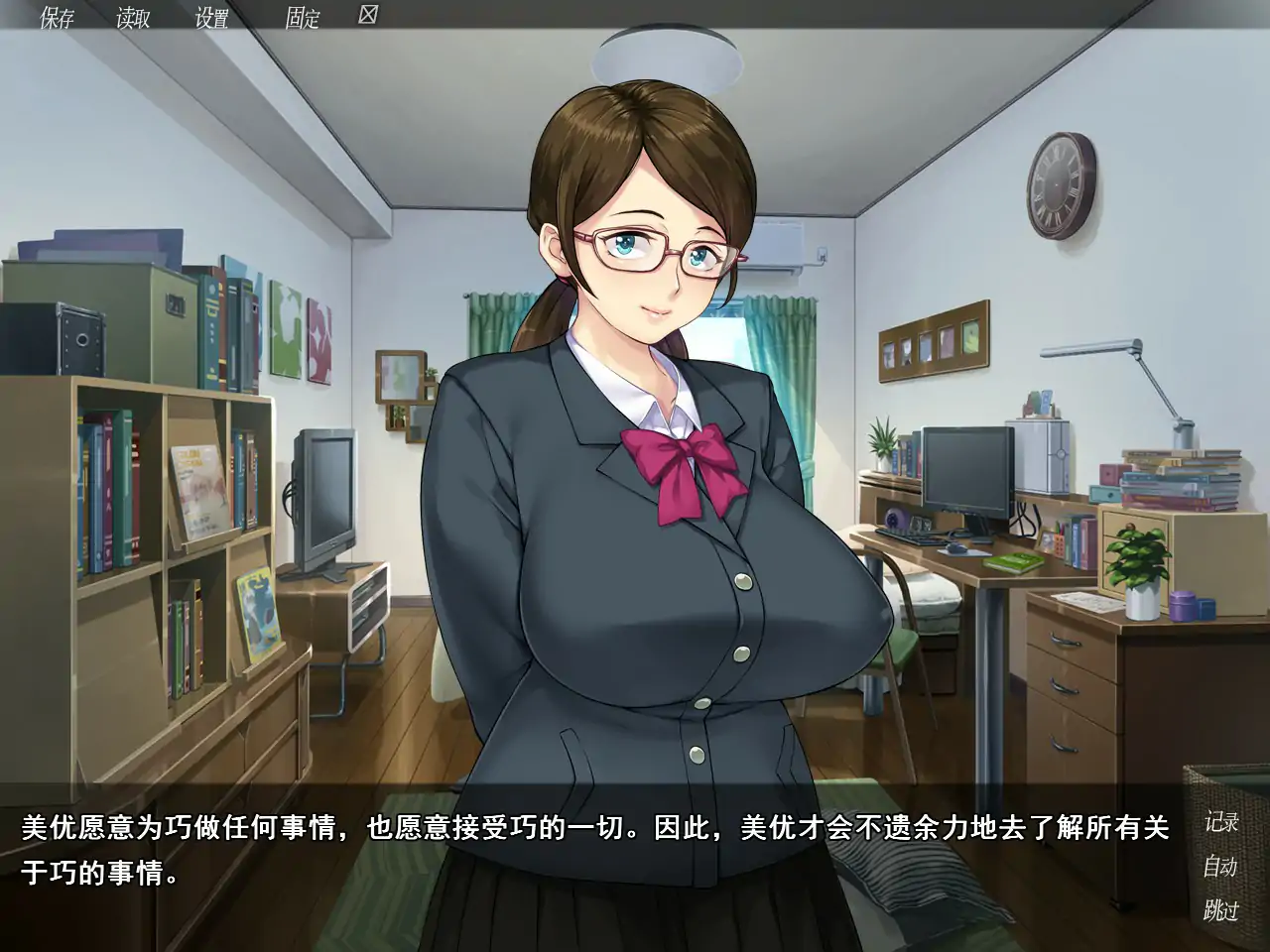Open the 读取 (Load) menu

tap(132, 18)
